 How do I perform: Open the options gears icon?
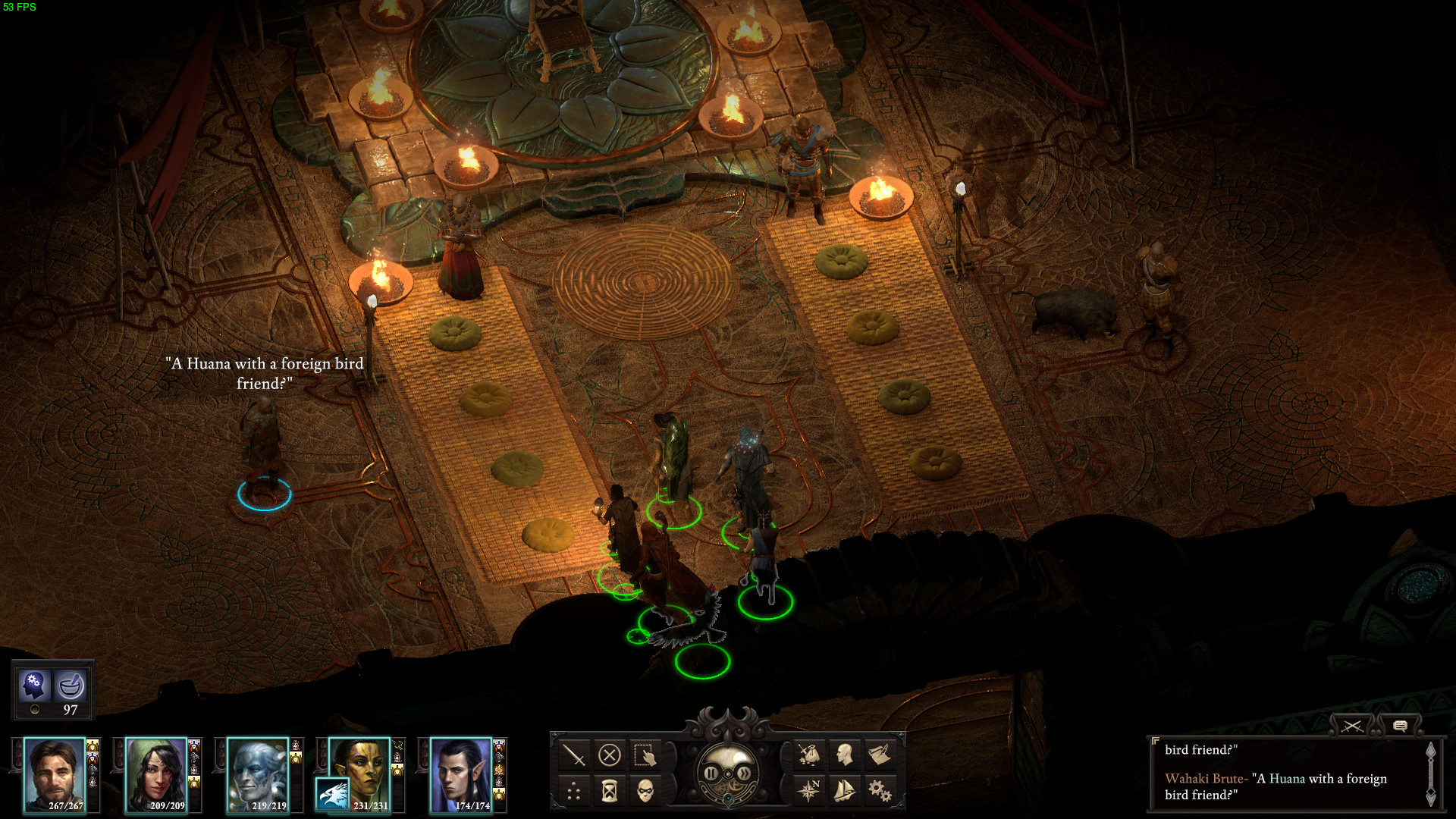tap(880, 792)
